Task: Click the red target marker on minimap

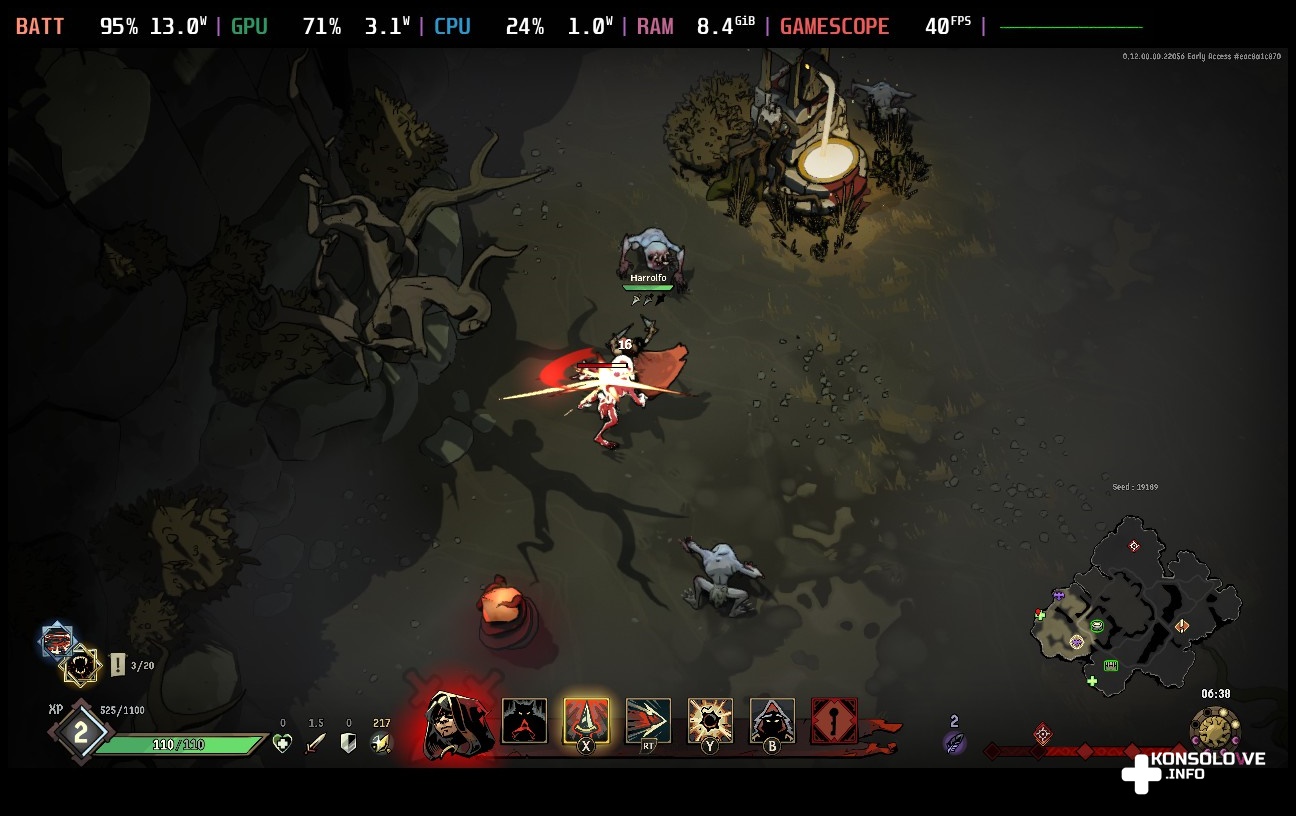Action: [x=1134, y=546]
